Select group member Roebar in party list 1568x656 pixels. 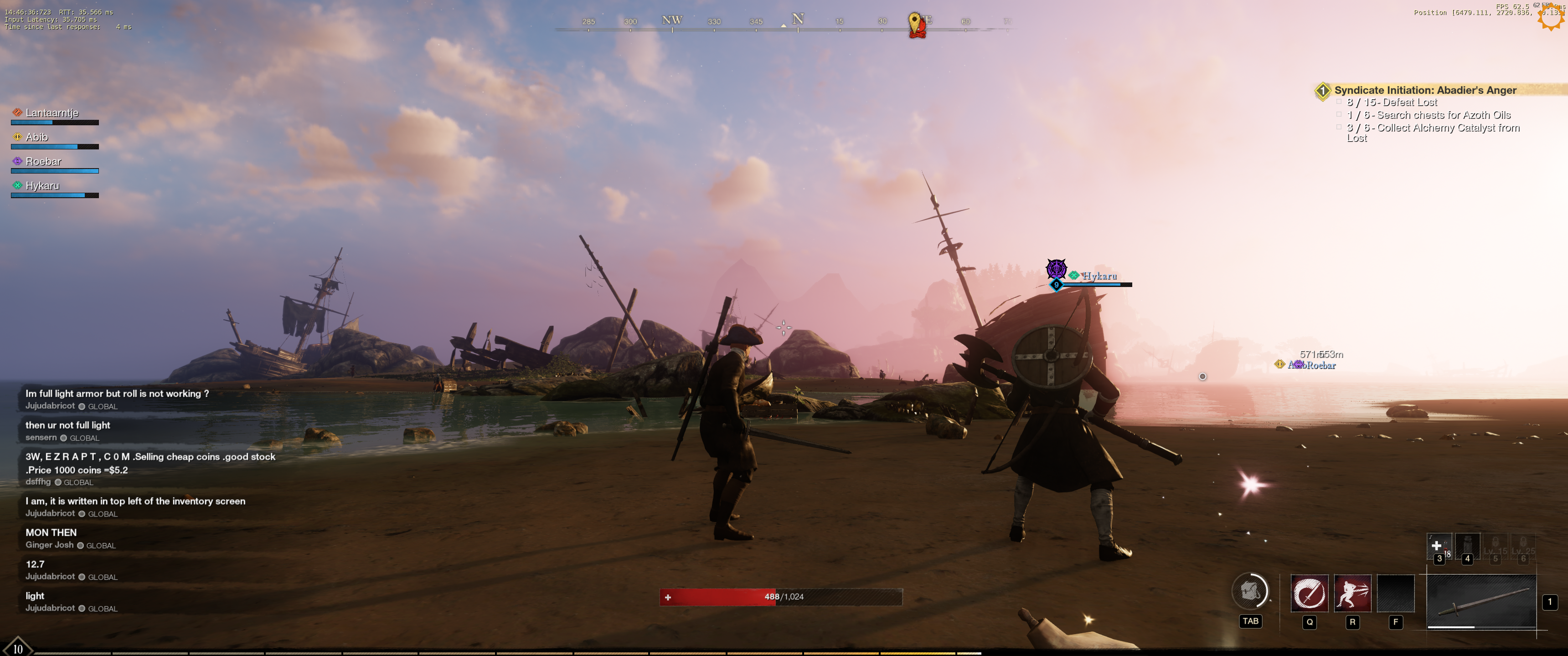[x=43, y=162]
